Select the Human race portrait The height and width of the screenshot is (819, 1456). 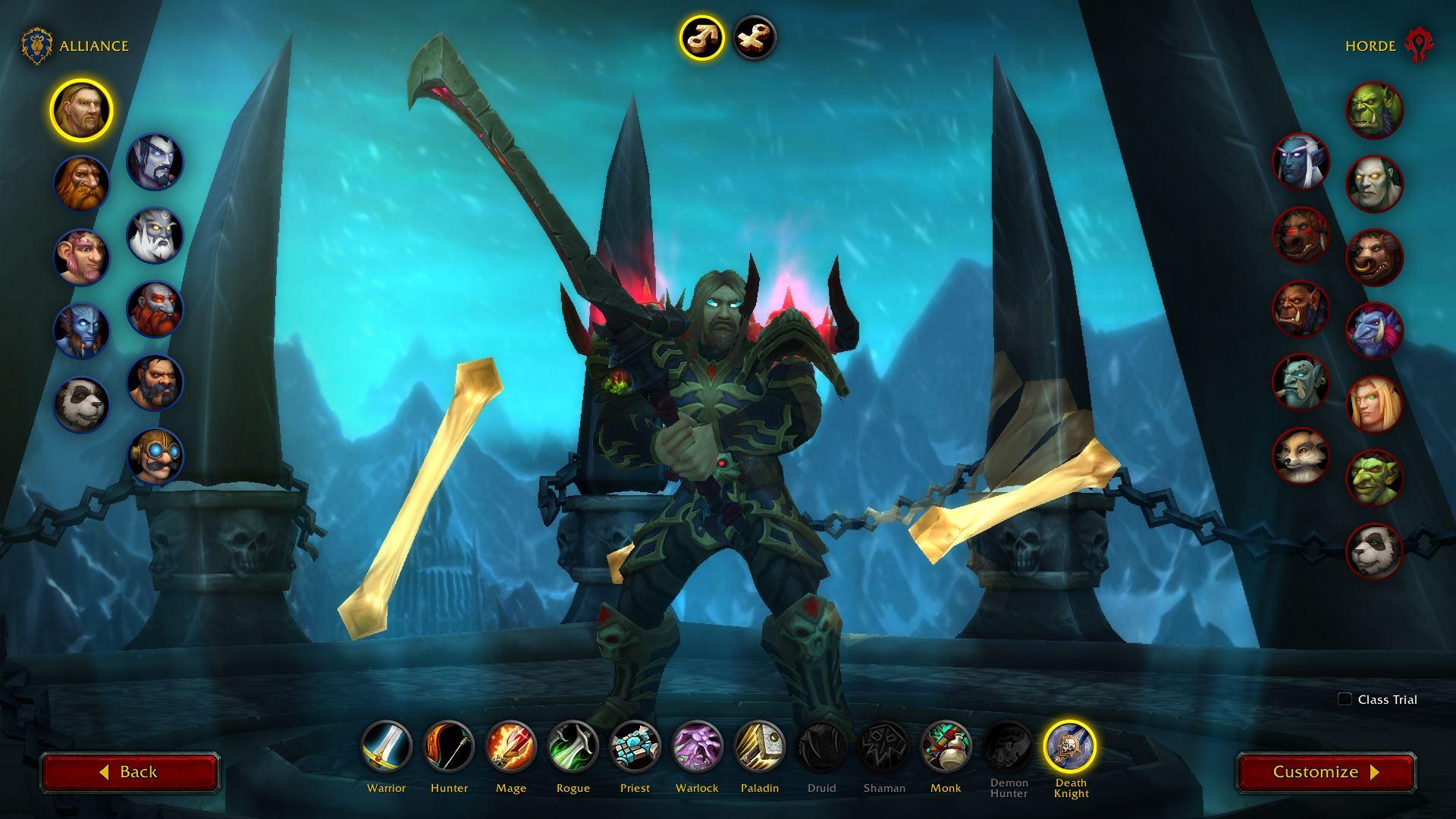(x=81, y=110)
